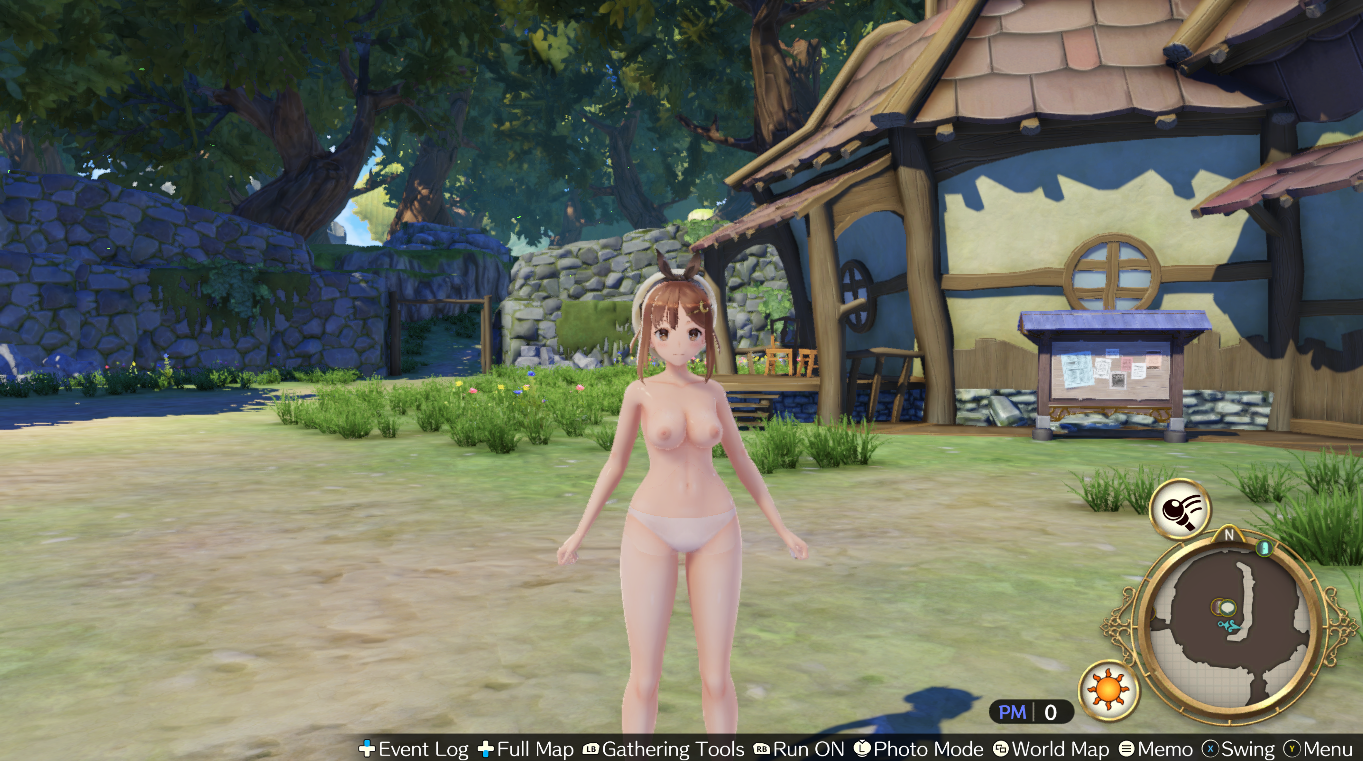Click the sun weather icon

tap(1109, 690)
